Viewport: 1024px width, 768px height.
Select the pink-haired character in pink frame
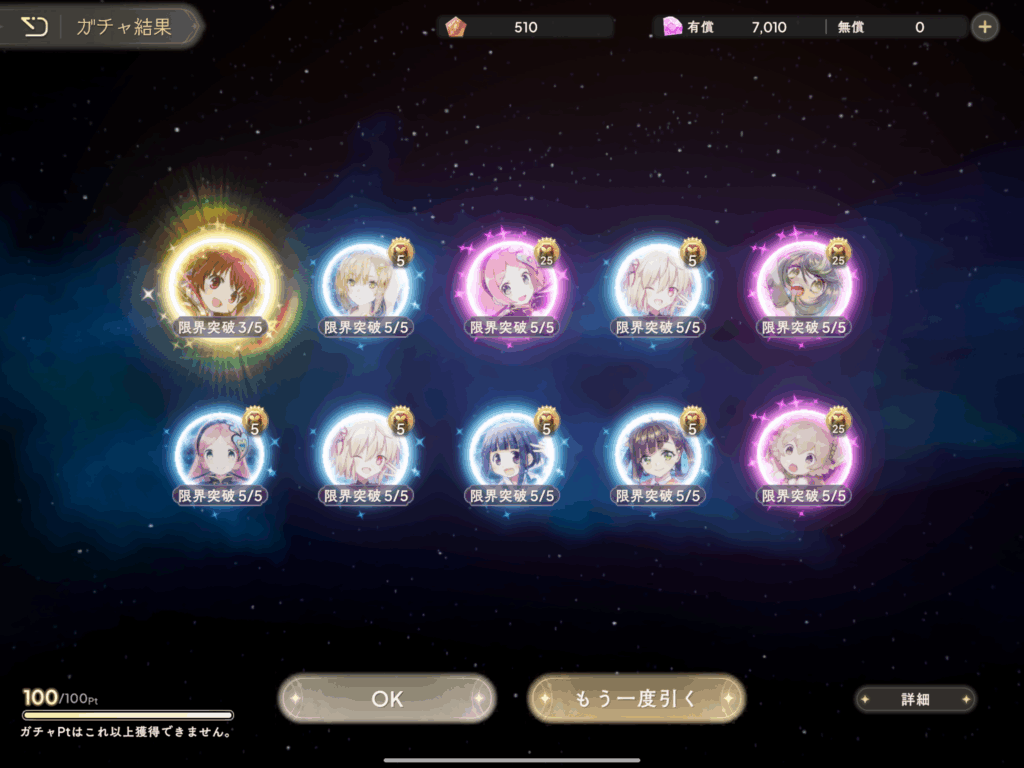pos(512,287)
